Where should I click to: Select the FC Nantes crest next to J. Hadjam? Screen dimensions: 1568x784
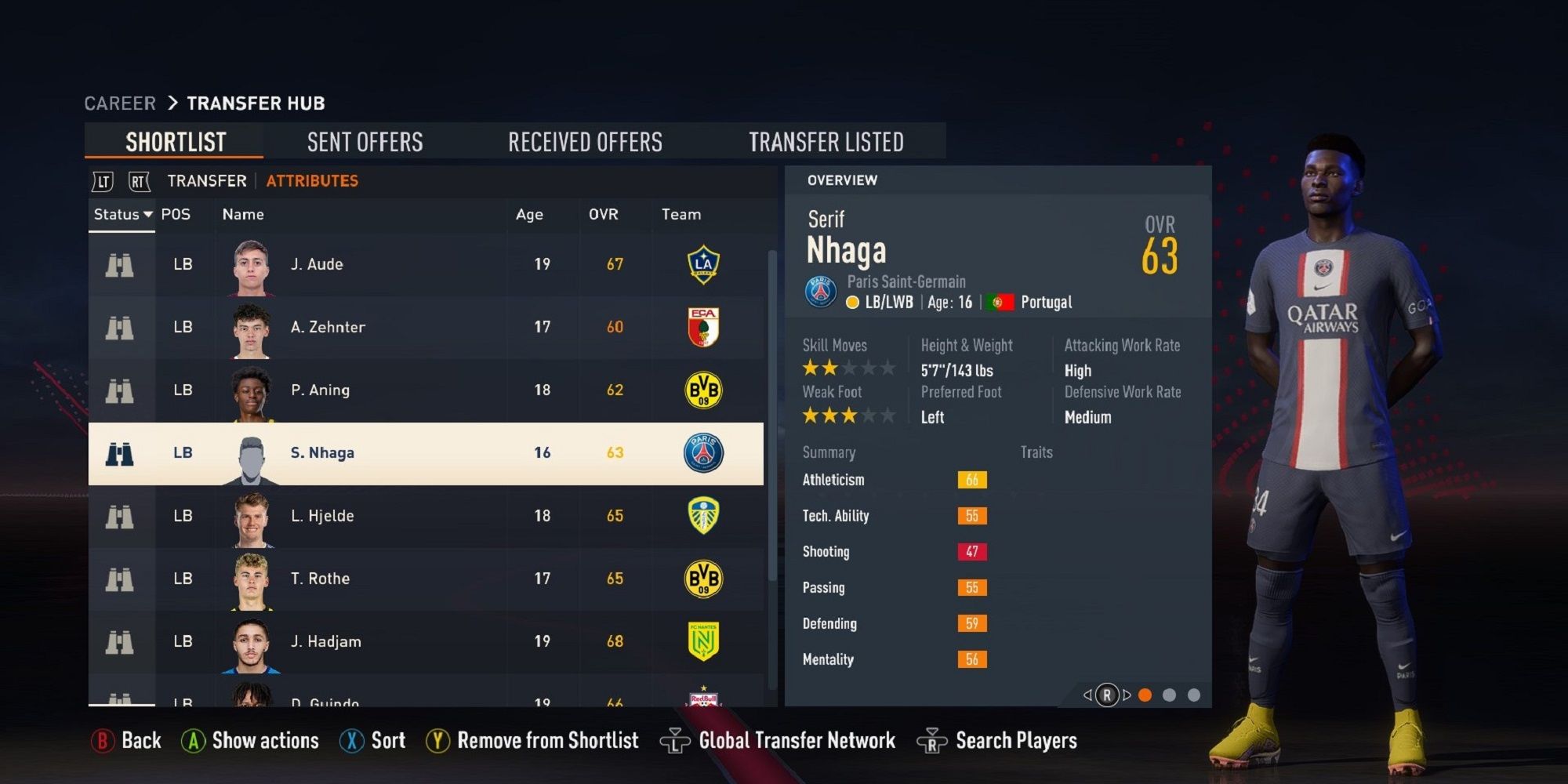703,641
